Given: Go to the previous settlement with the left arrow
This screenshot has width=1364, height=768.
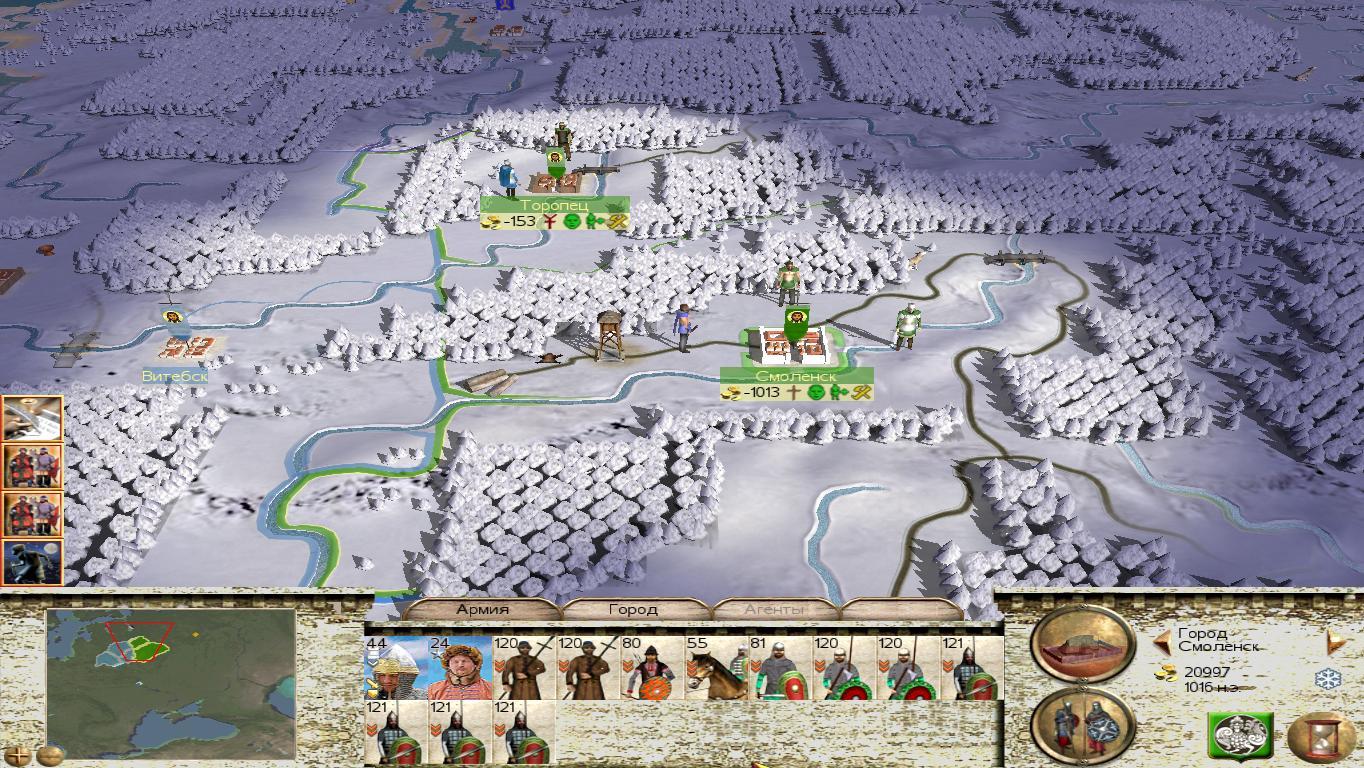Looking at the screenshot, I should (1162, 641).
